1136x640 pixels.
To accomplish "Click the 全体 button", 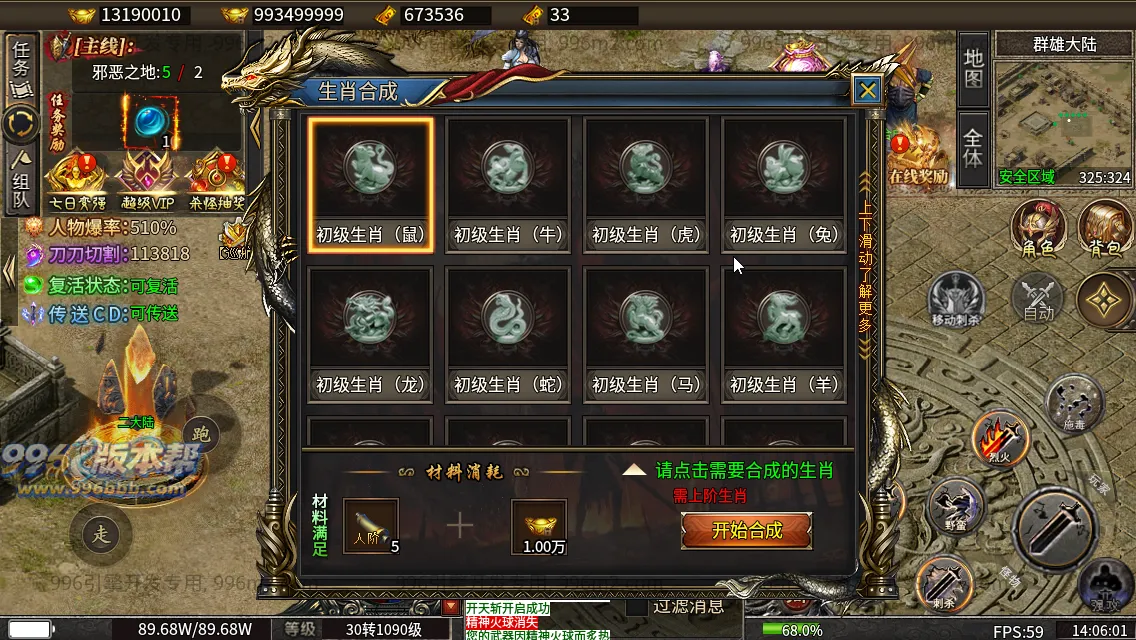I will pos(973,143).
